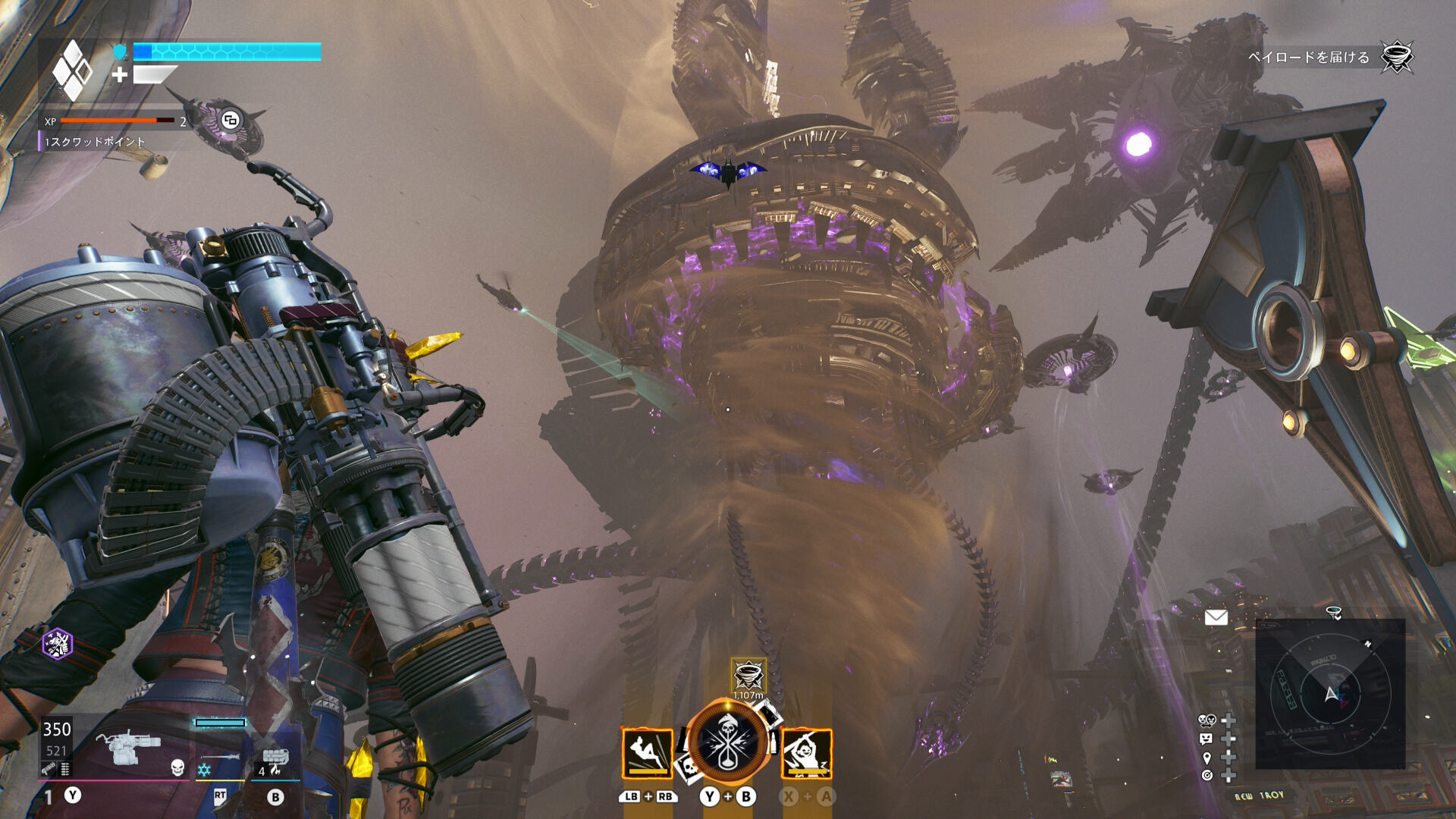The image size is (1456, 819).
Task: Click the payload delivery objective tracker
Action: (1309, 58)
